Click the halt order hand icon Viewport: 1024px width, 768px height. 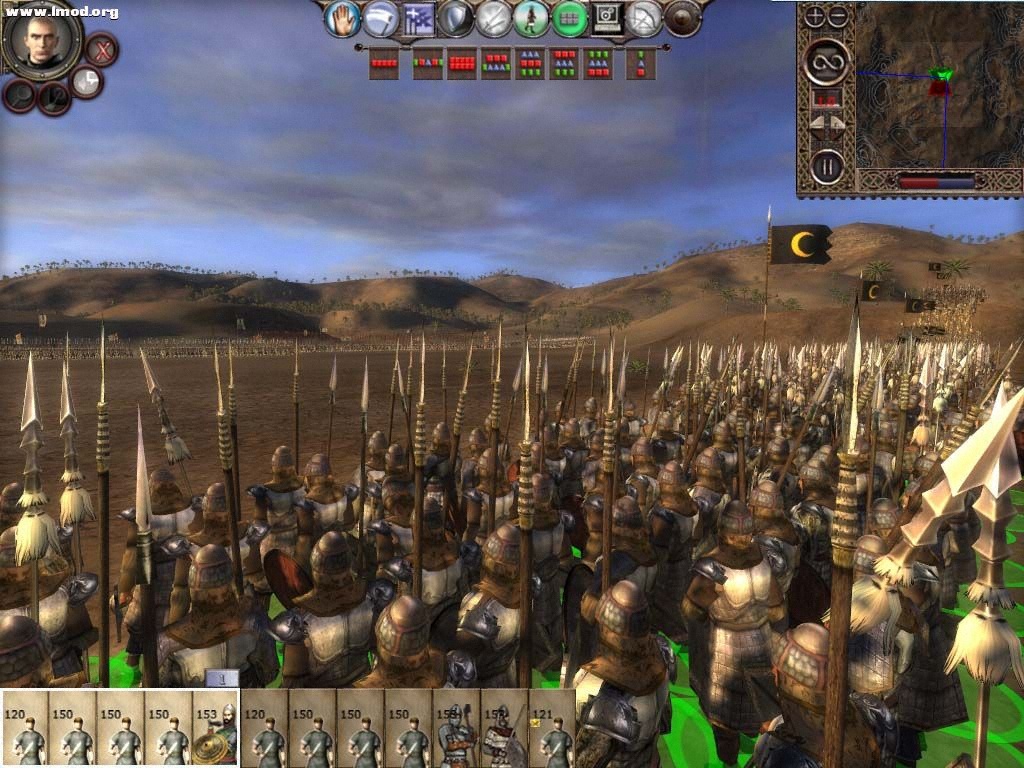(x=342, y=18)
